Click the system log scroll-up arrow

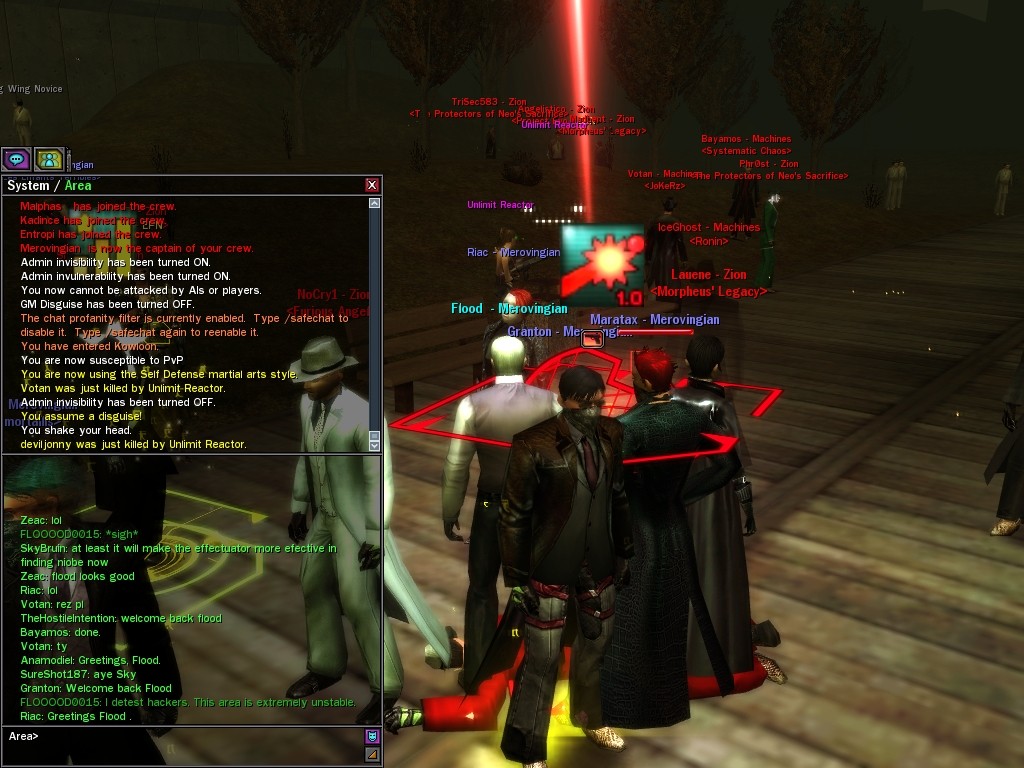pos(375,203)
